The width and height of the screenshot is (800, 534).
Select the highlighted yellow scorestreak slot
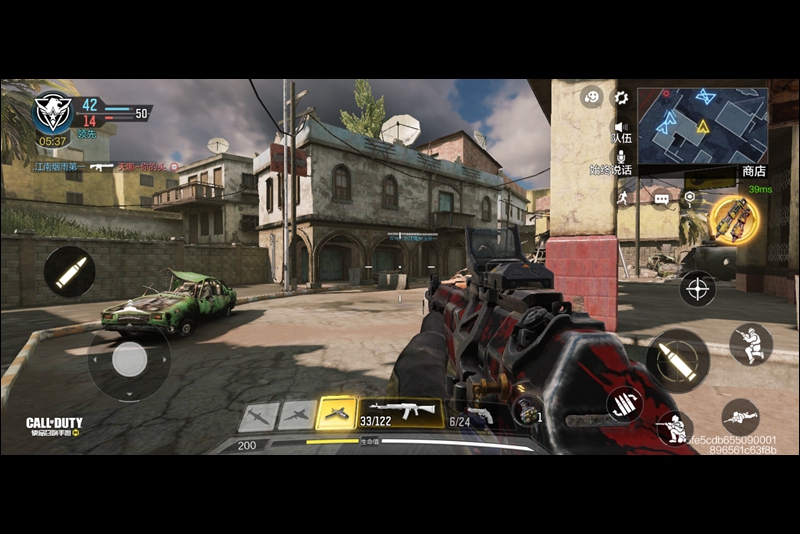click(336, 413)
